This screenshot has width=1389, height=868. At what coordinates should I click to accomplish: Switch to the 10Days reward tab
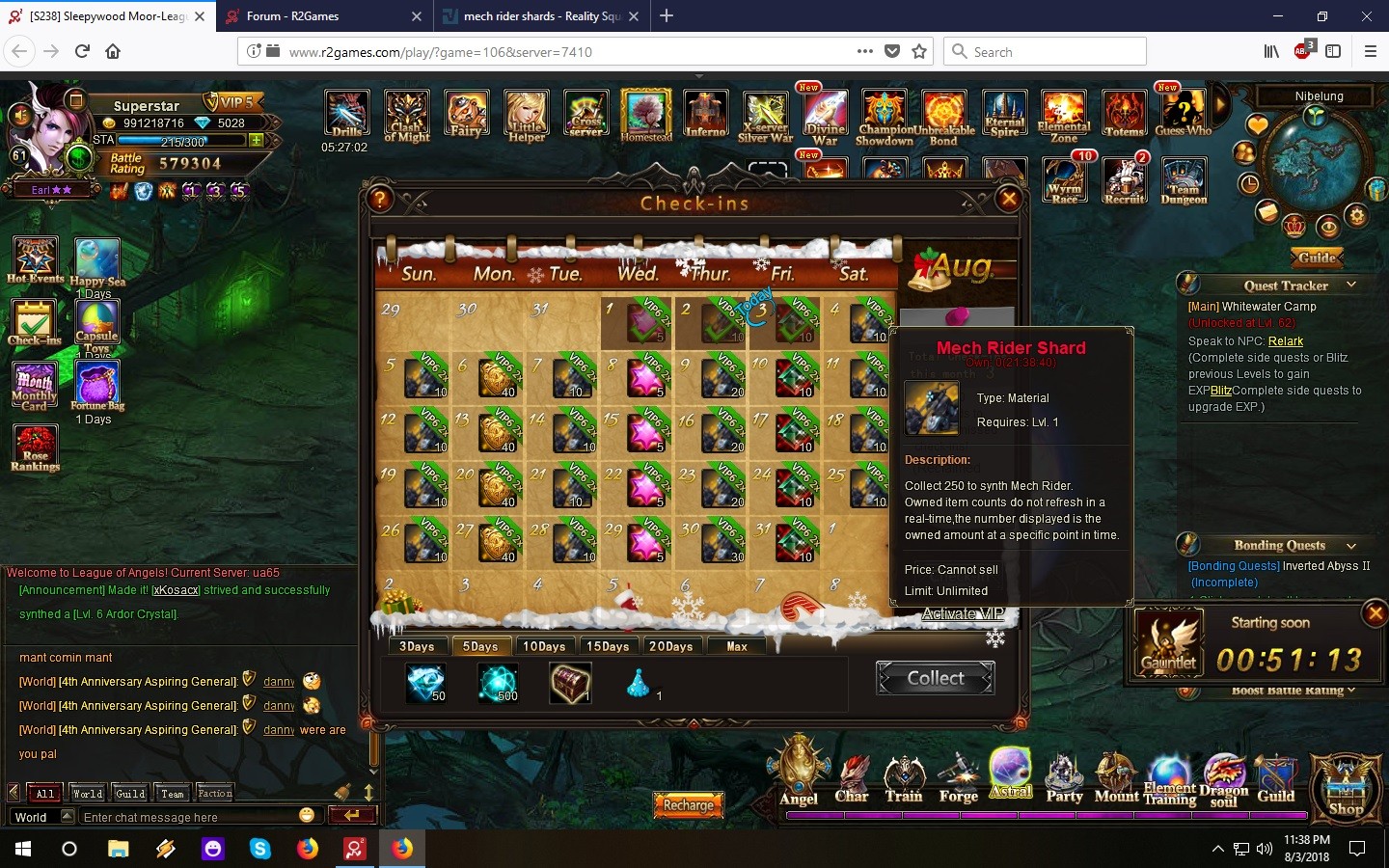pos(544,646)
